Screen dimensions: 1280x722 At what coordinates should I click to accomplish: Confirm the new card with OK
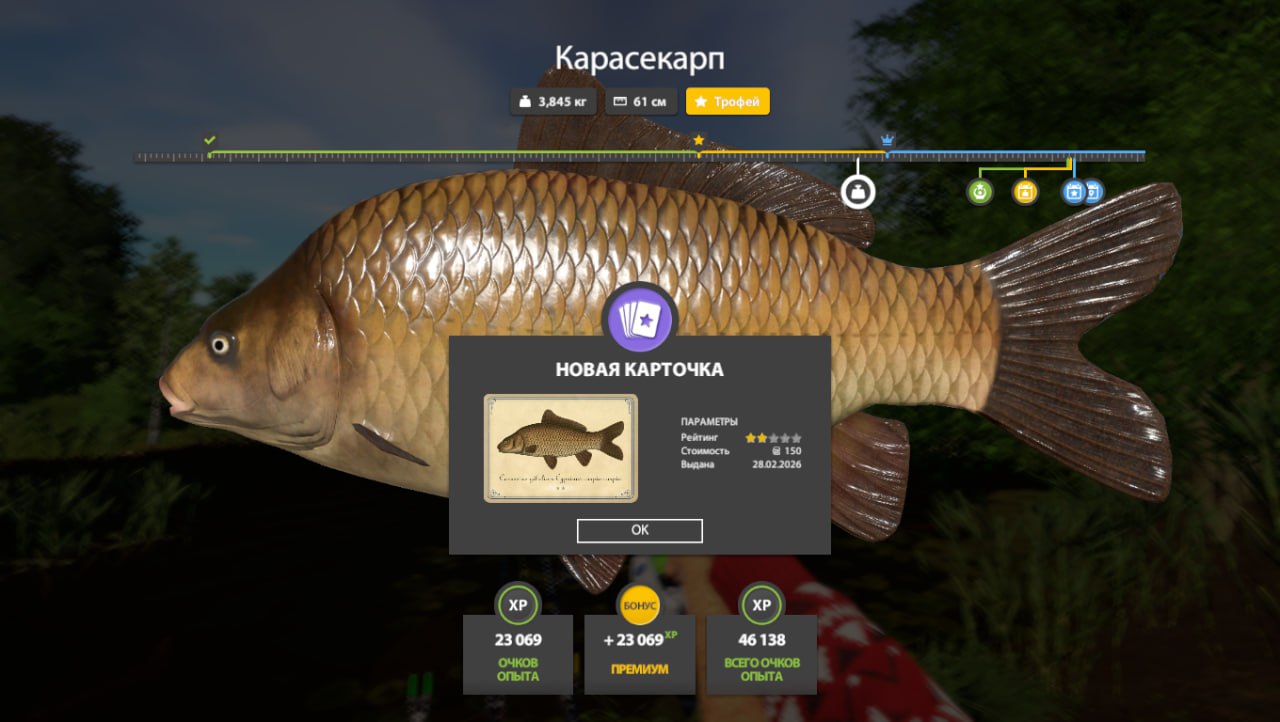coord(639,531)
